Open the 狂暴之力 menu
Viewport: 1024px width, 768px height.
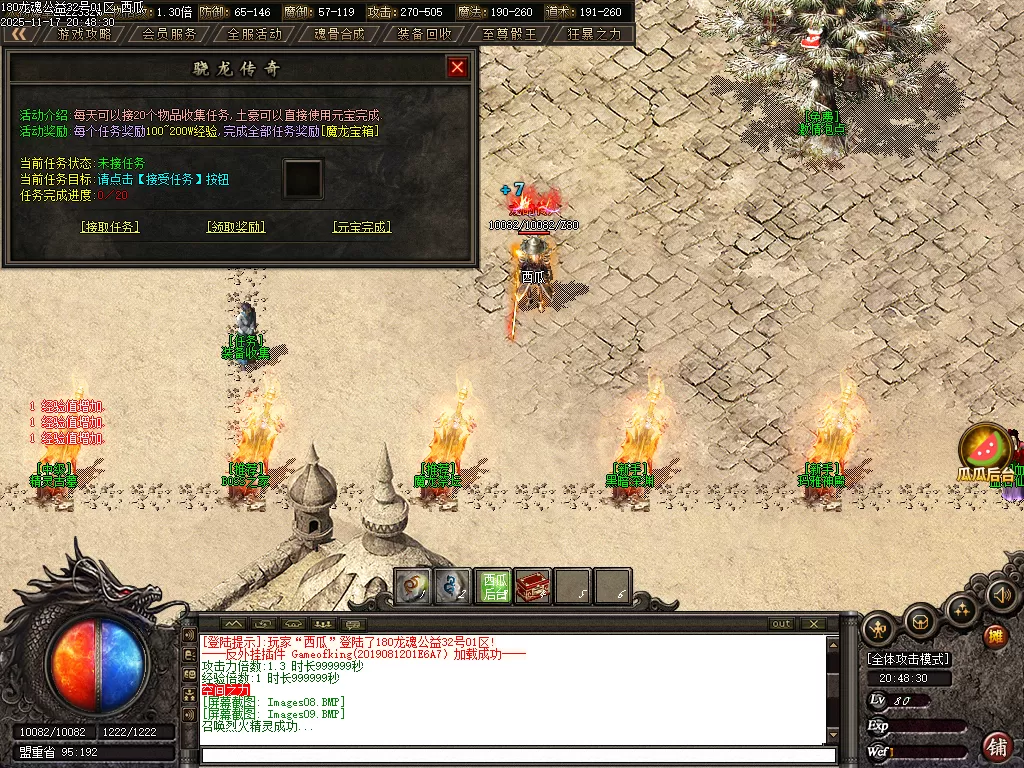click(x=594, y=33)
